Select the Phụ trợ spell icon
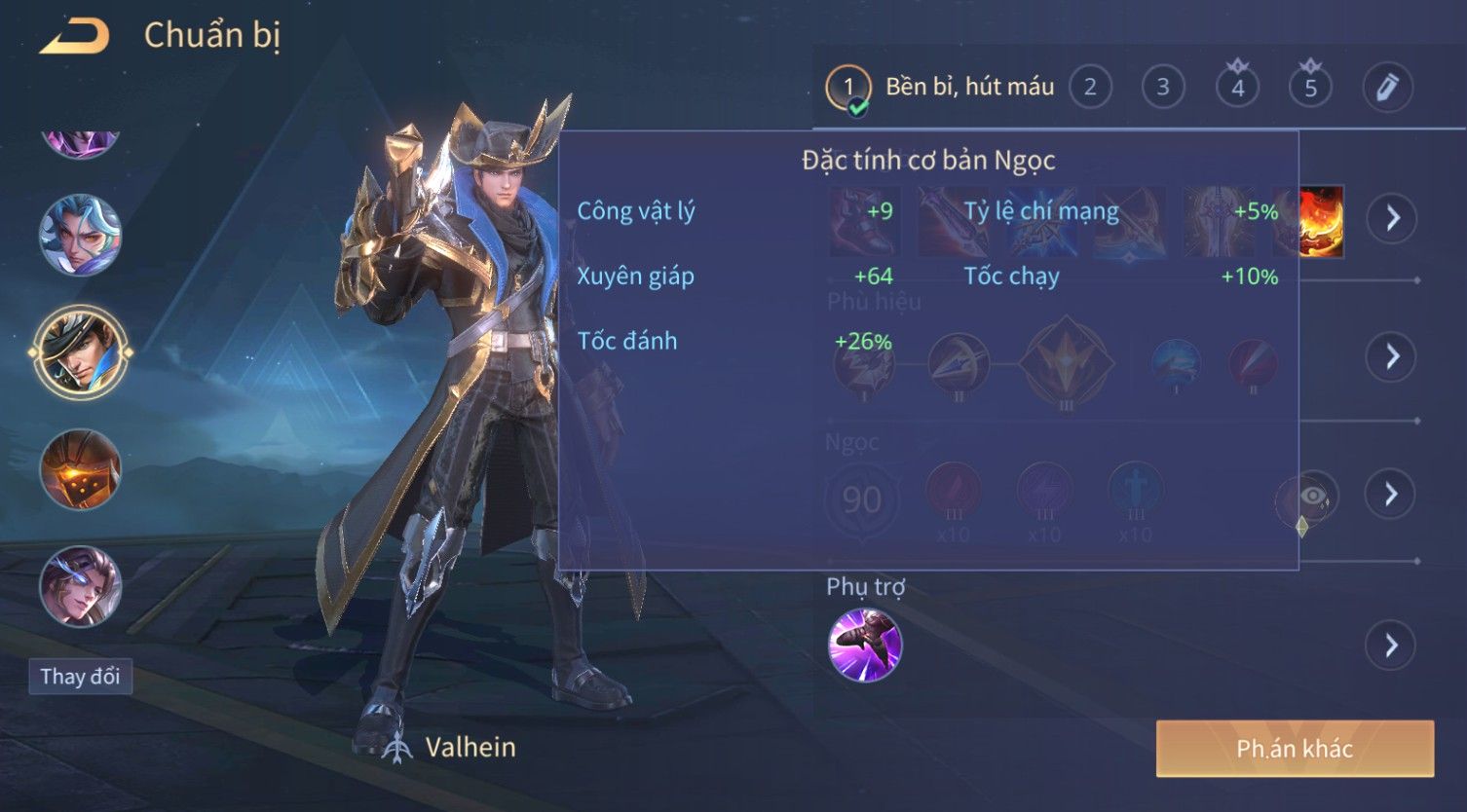The height and width of the screenshot is (812, 1467). (864, 645)
